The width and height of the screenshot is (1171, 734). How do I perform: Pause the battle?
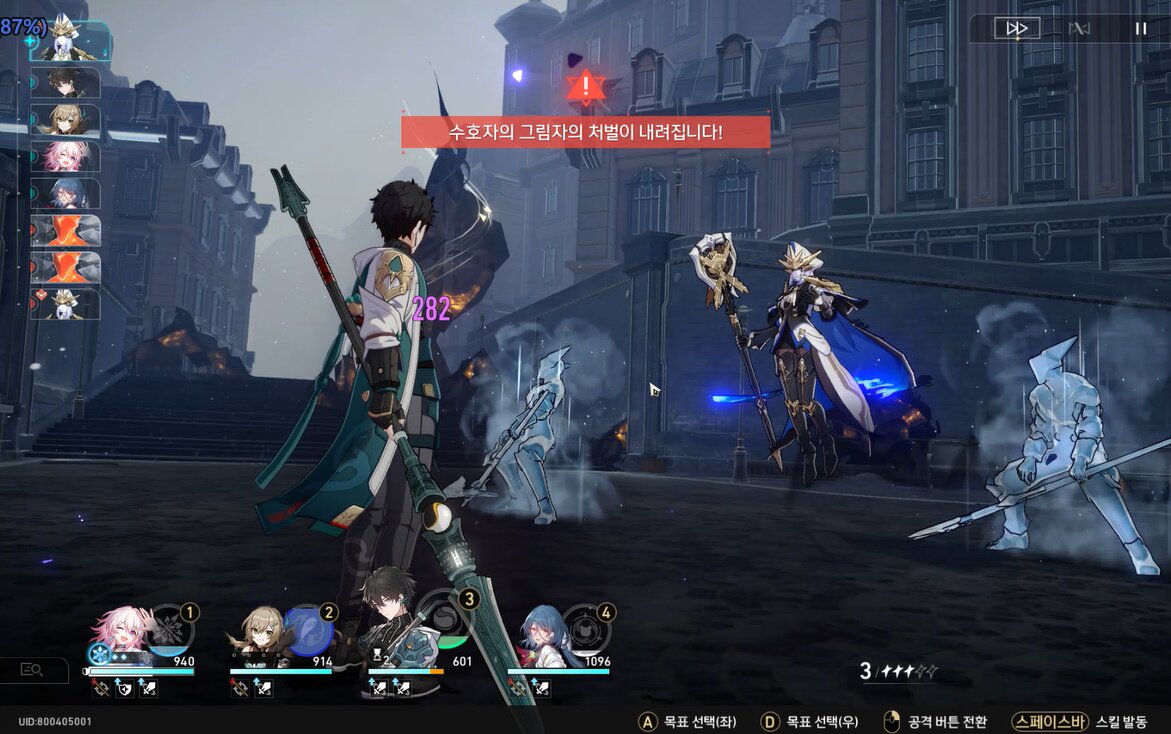click(1140, 29)
